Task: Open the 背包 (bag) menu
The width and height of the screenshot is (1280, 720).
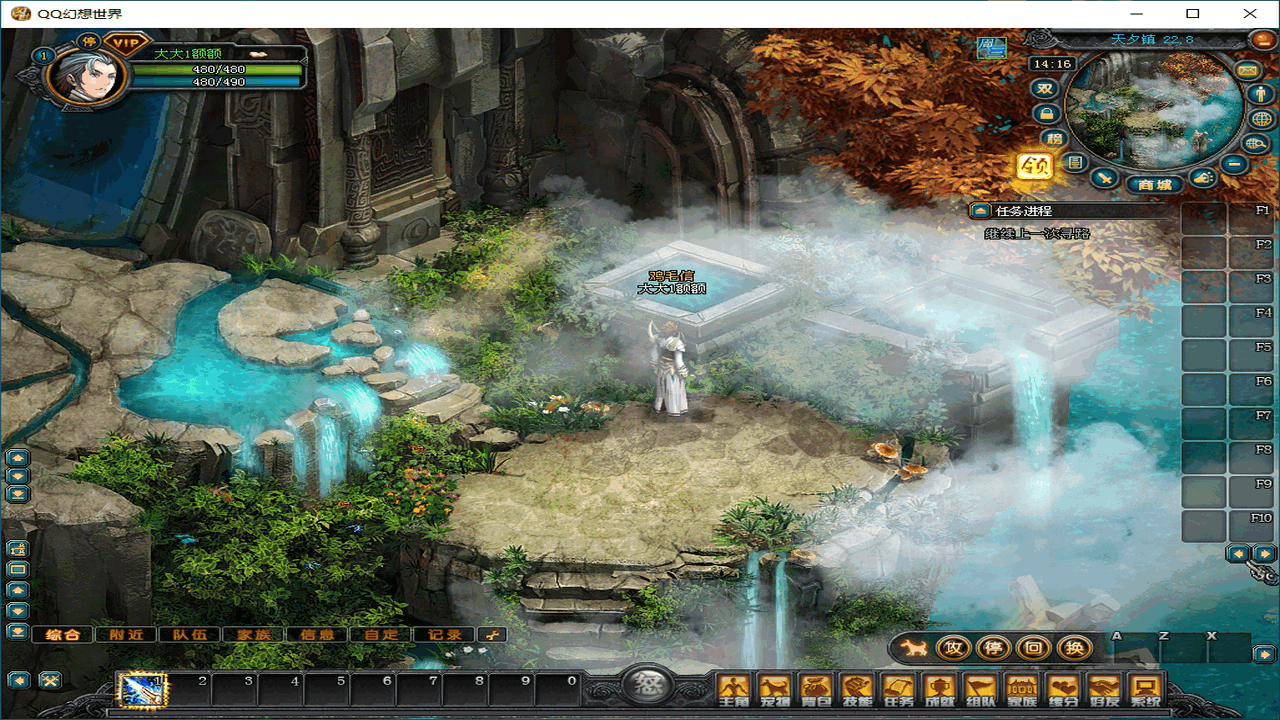Action: tap(816, 688)
